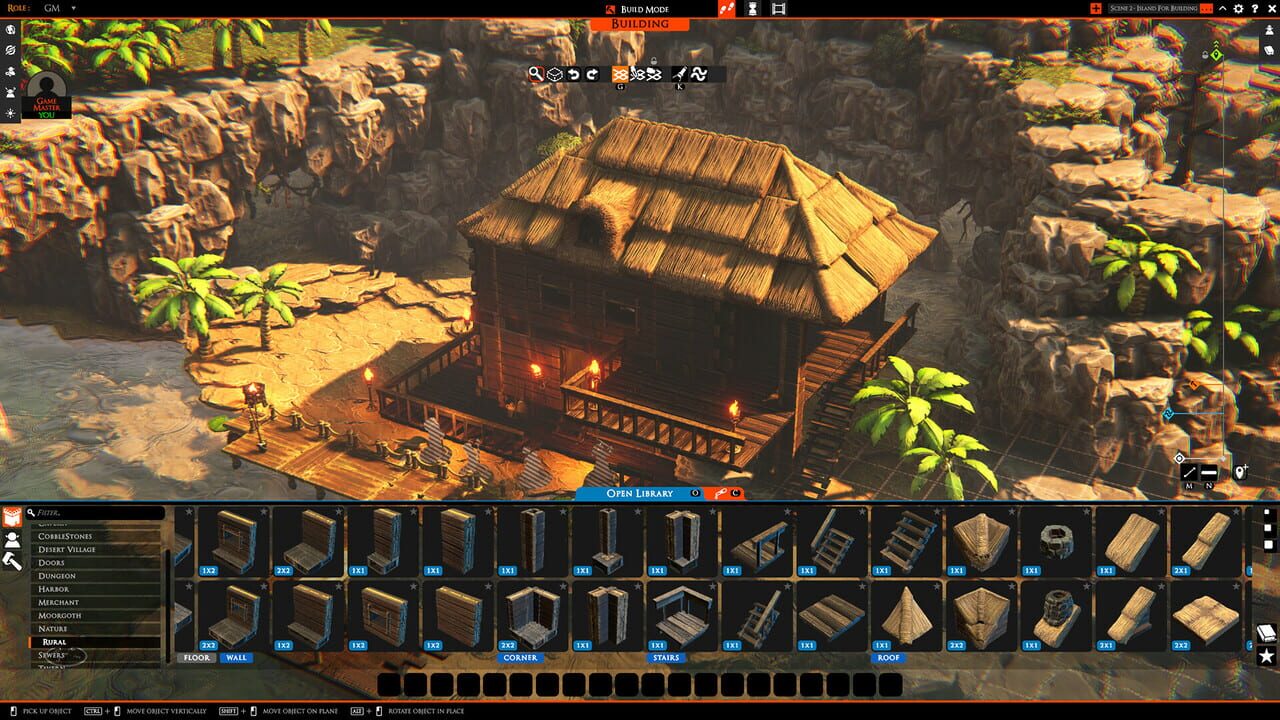Viewport: 1280px width, 720px height.
Task: Switch to the STAIRS tab
Action: click(x=665, y=658)
